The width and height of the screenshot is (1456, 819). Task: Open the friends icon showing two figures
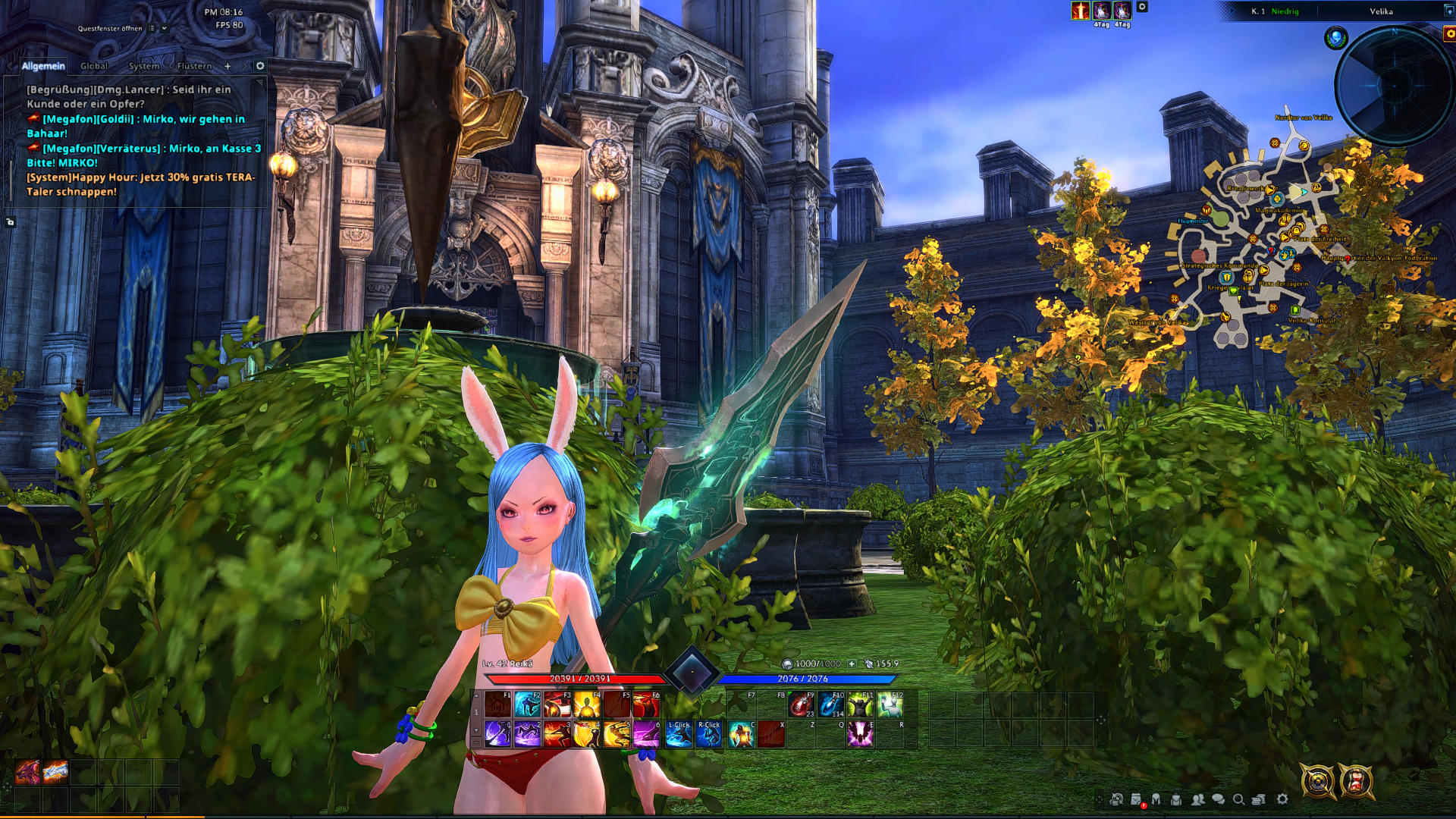(x=1197, y=799)
